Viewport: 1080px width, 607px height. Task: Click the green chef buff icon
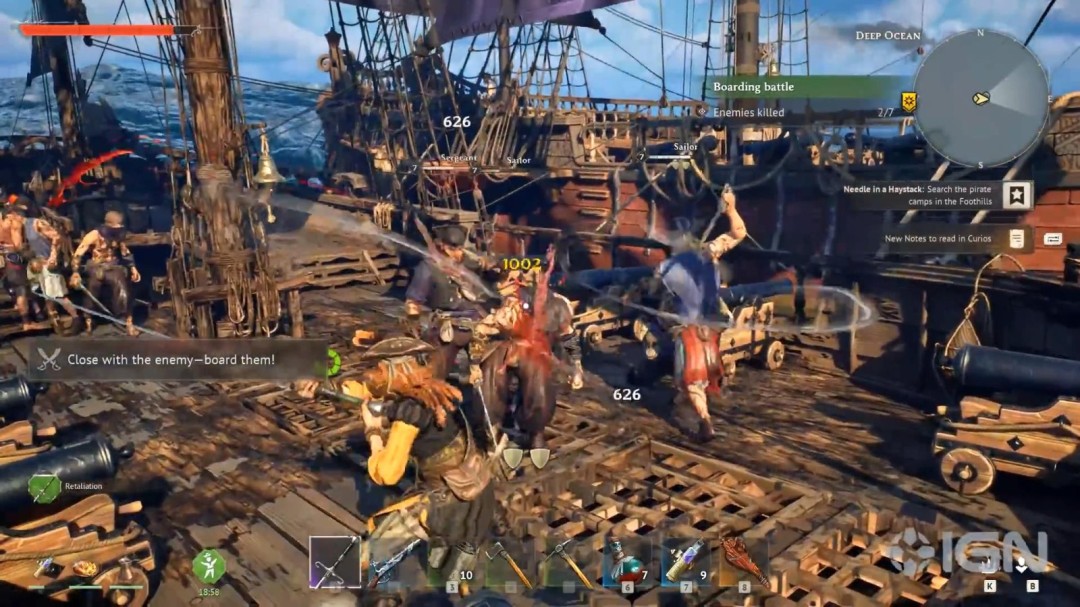point(208,566)
